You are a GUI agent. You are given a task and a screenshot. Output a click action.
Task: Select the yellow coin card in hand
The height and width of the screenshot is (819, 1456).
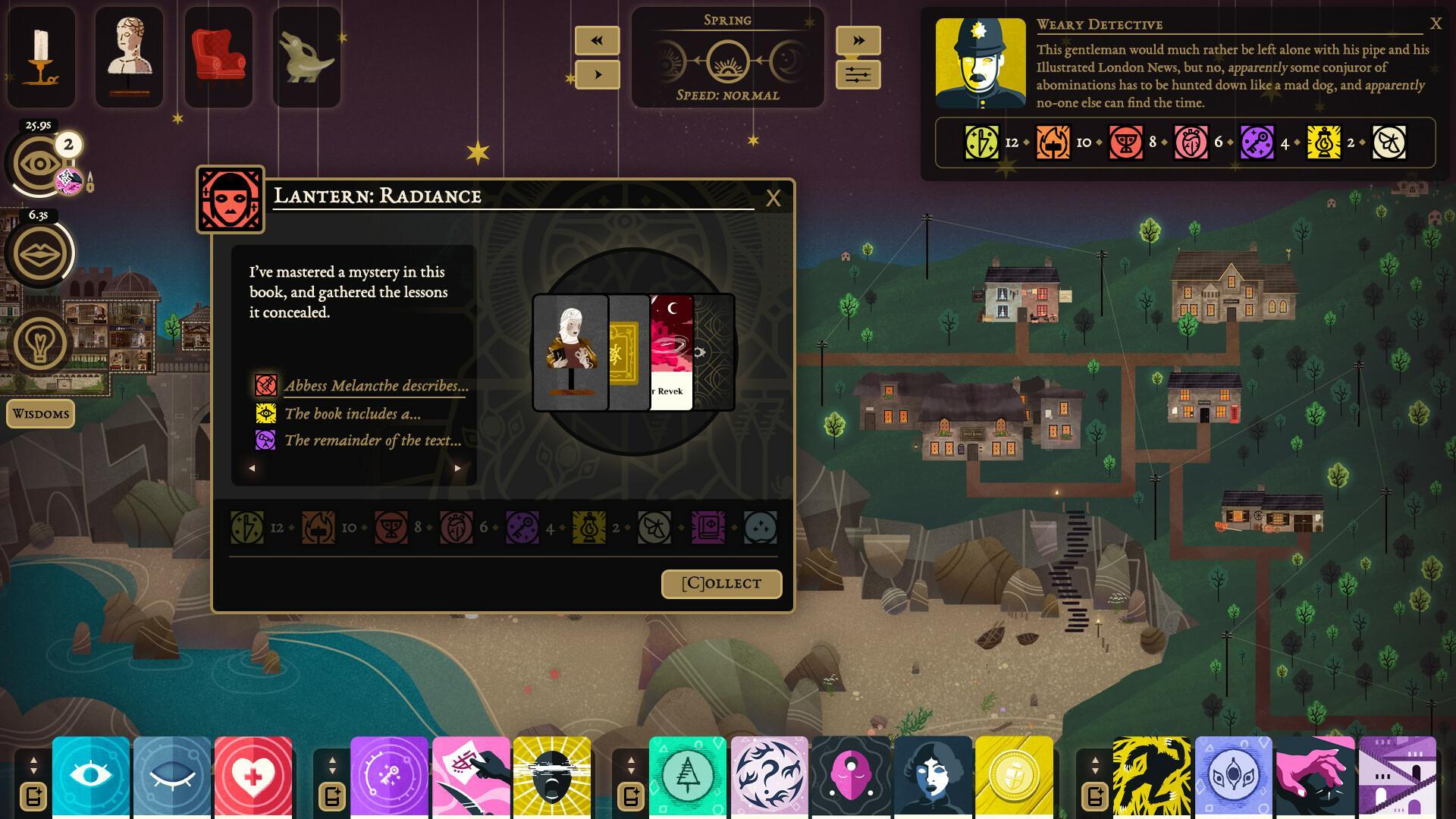[x=1014, y=776]
